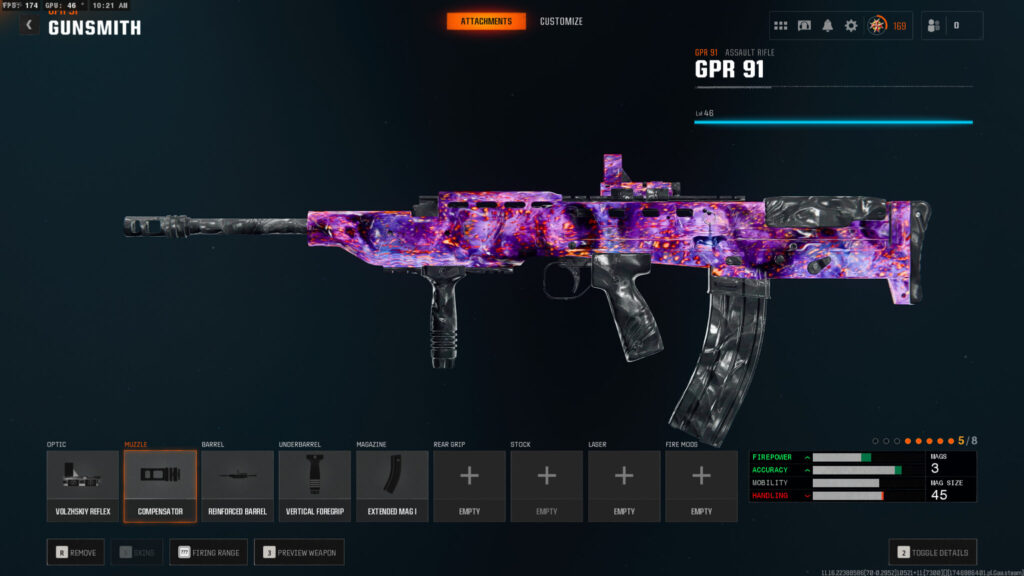
Task: Go back using the arrow beside Gunsmith
Action: pos(29,25)
